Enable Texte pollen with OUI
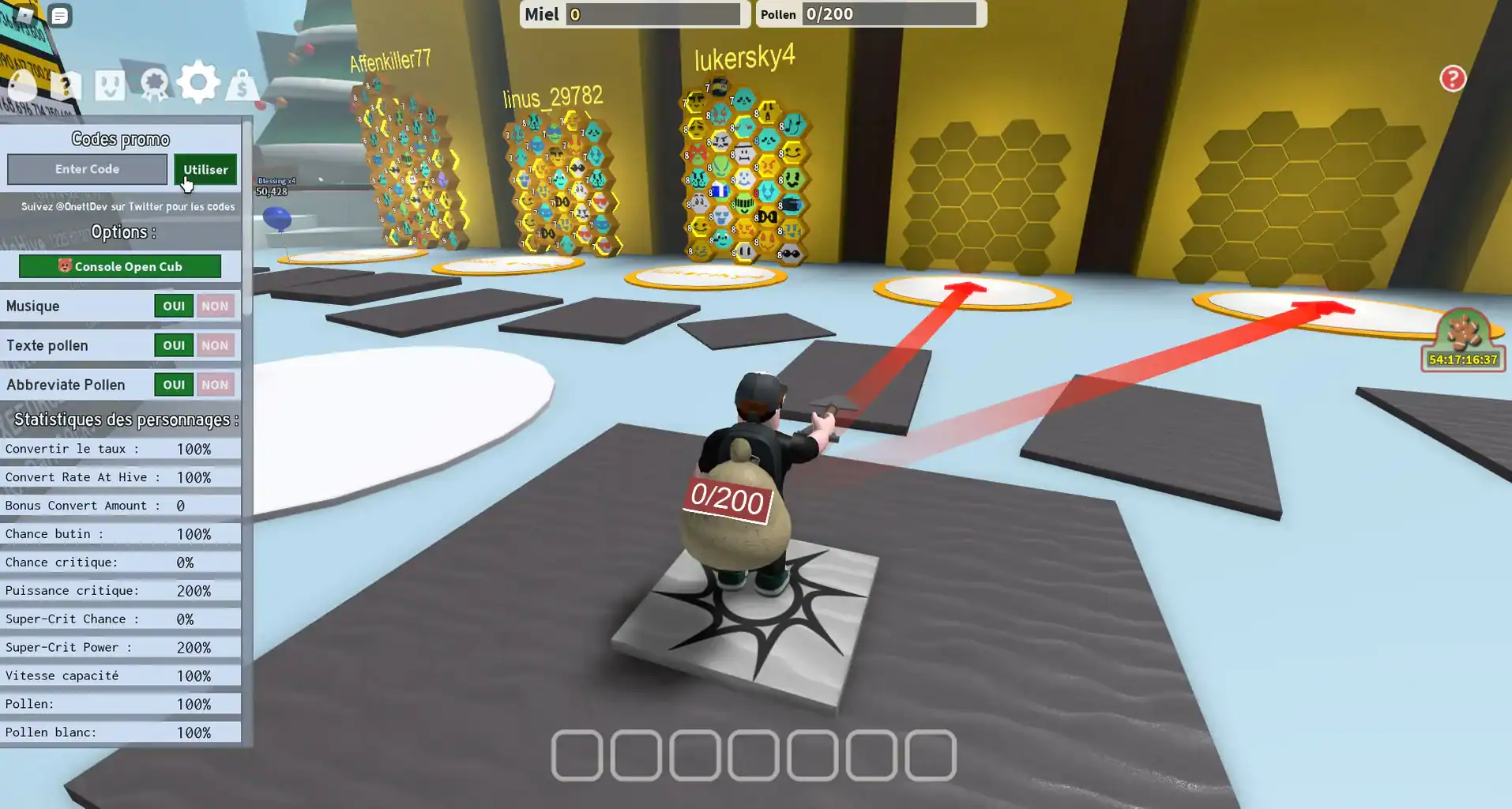1512x809 pixels. coord(173,345)
